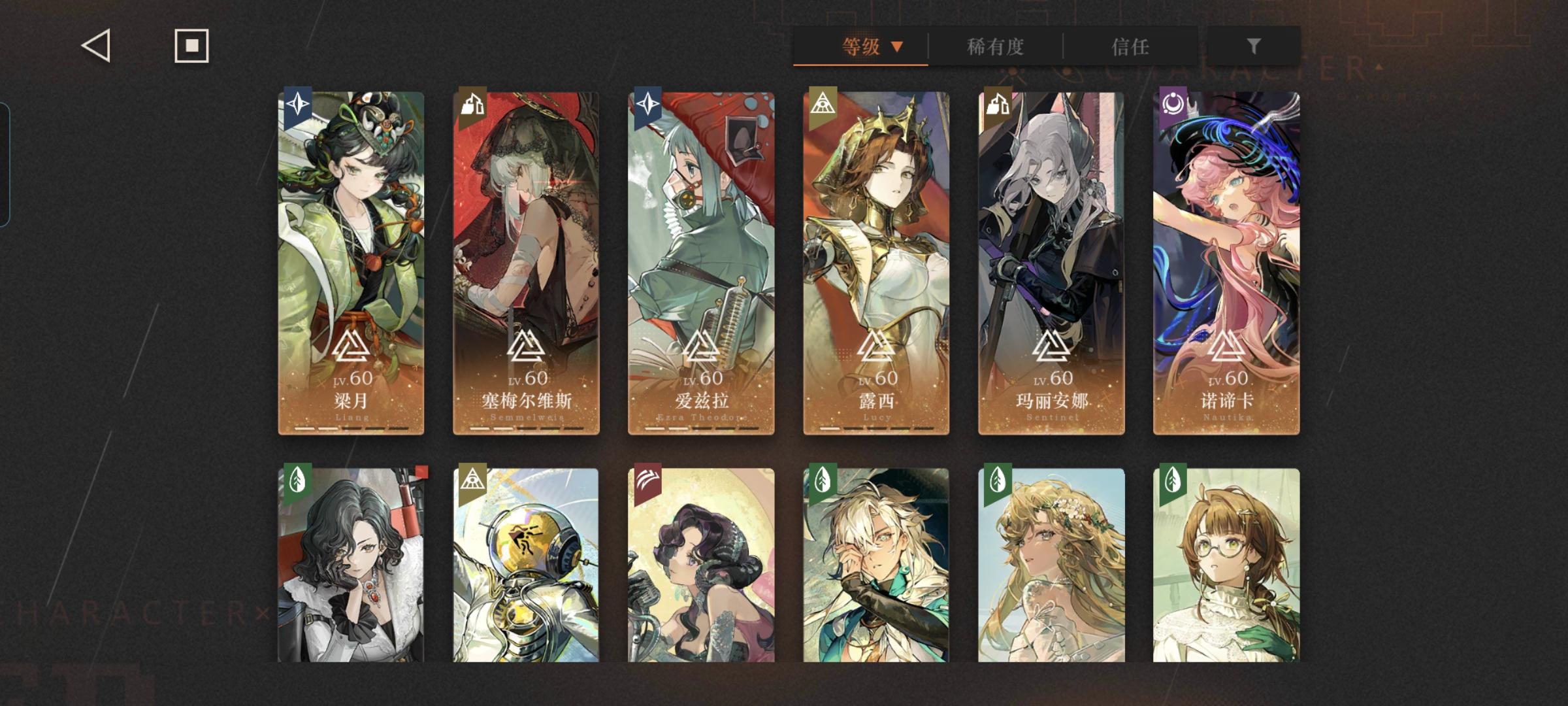Select Nautika's character card
Screen dimensions: 1568x706
click(1225, 261)
